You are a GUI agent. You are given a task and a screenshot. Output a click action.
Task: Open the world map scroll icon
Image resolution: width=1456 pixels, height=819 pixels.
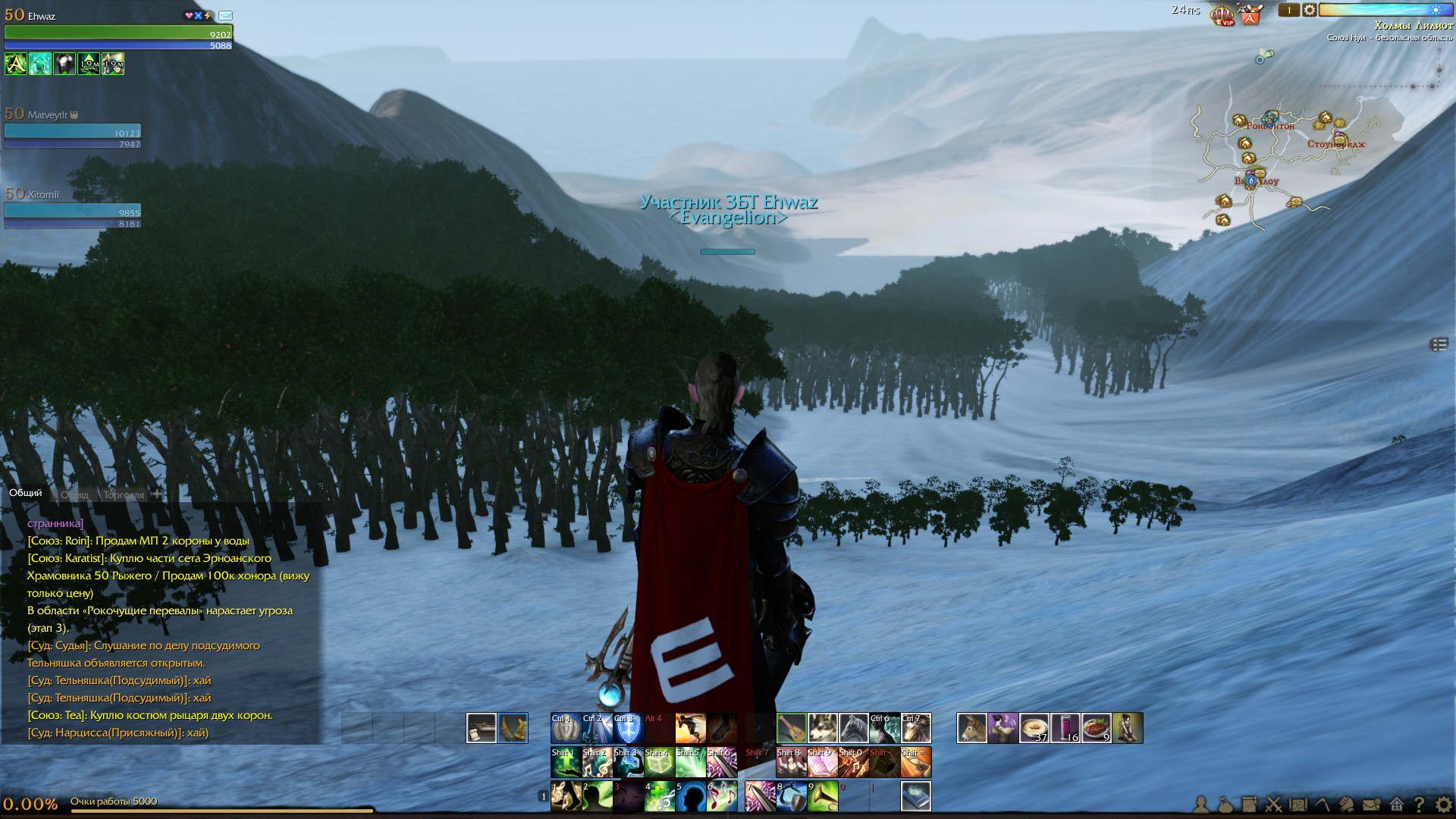[1298, 804]
